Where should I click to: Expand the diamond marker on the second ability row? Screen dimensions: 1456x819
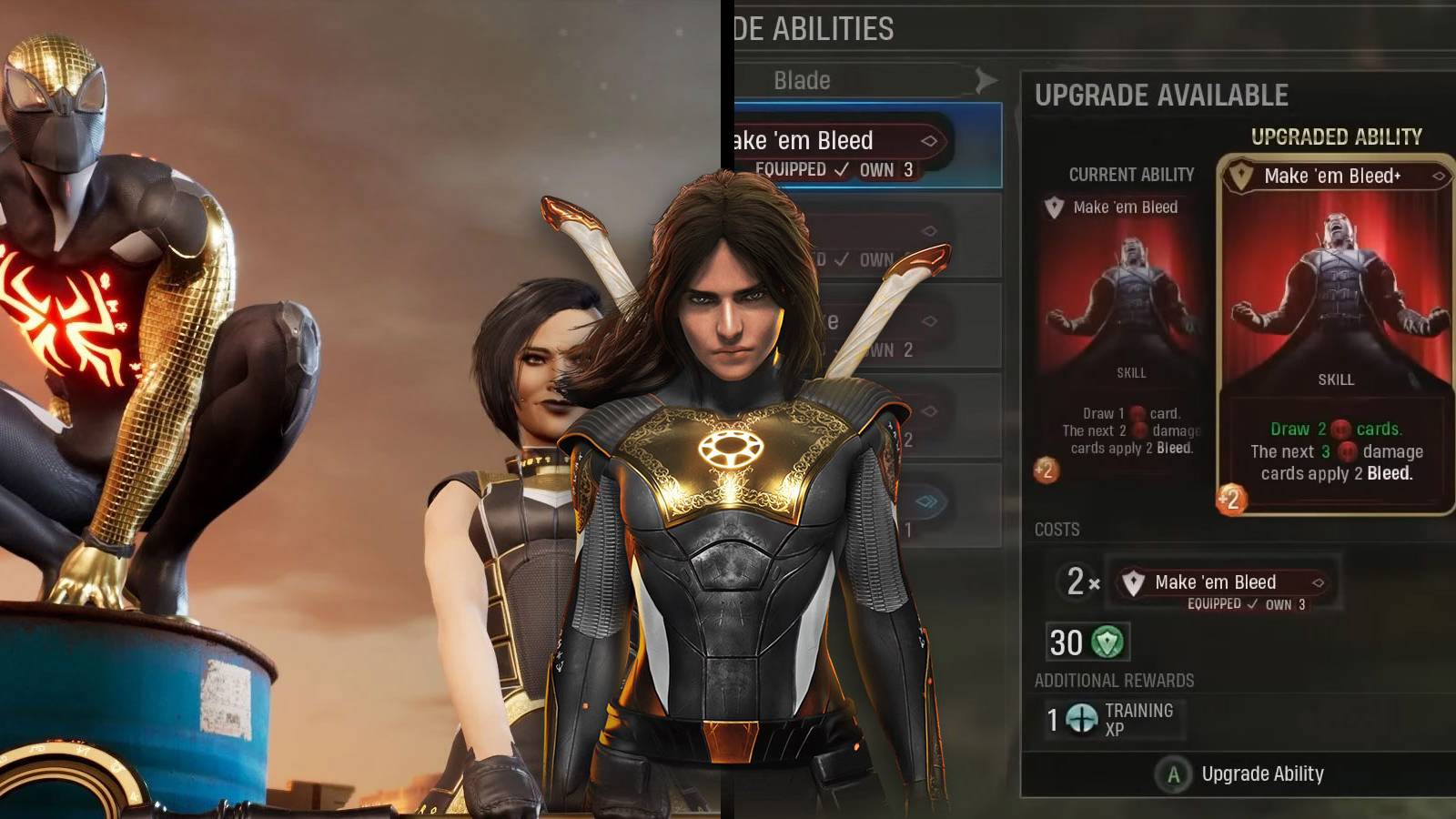point(928,232)
